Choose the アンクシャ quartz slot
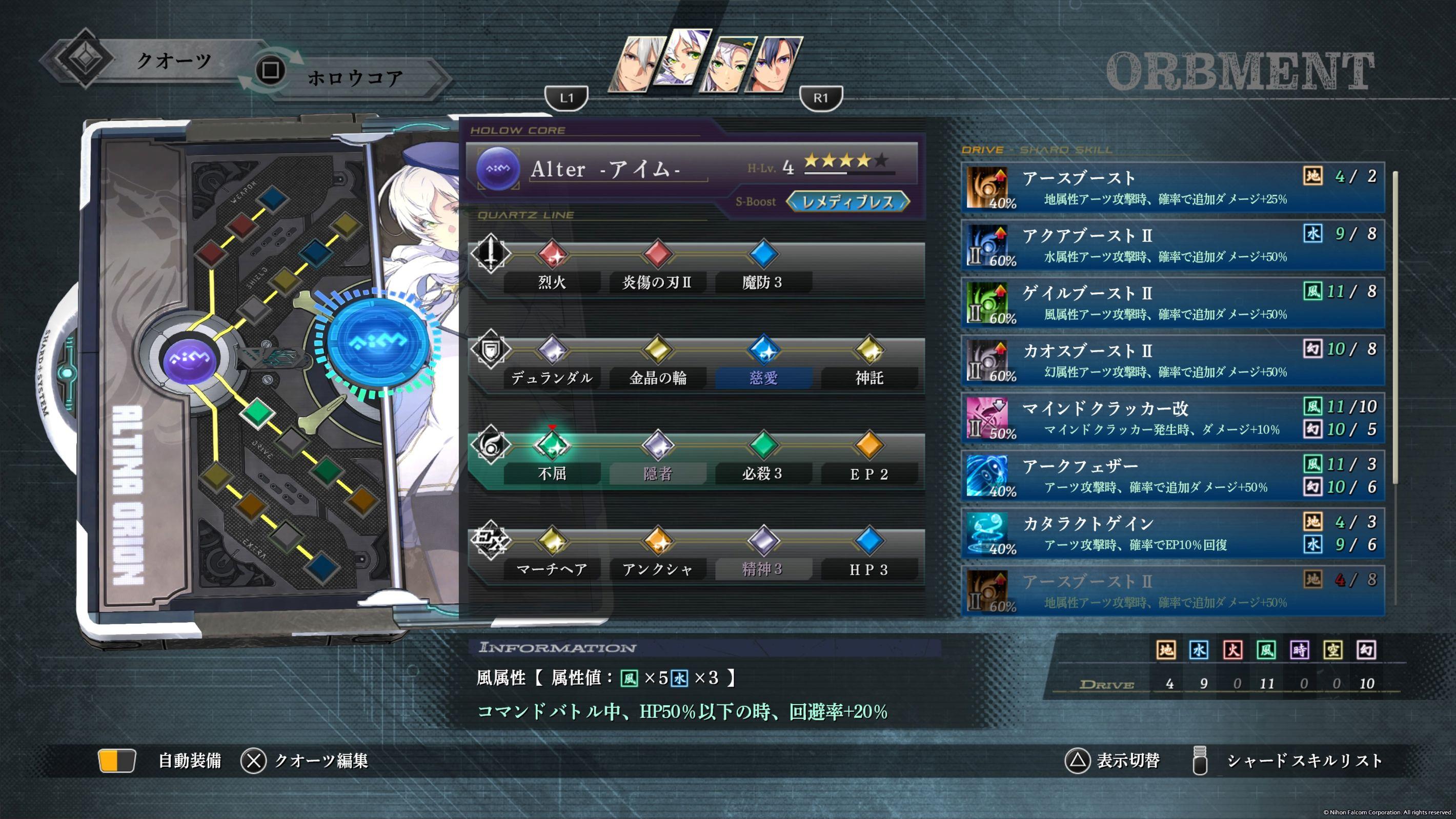 (x=657, y=568)
